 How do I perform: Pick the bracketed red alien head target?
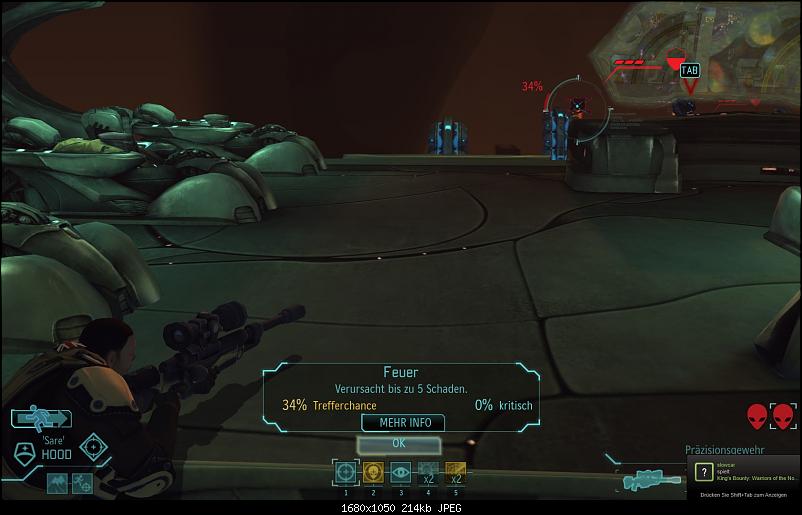[x=781, y=416]
